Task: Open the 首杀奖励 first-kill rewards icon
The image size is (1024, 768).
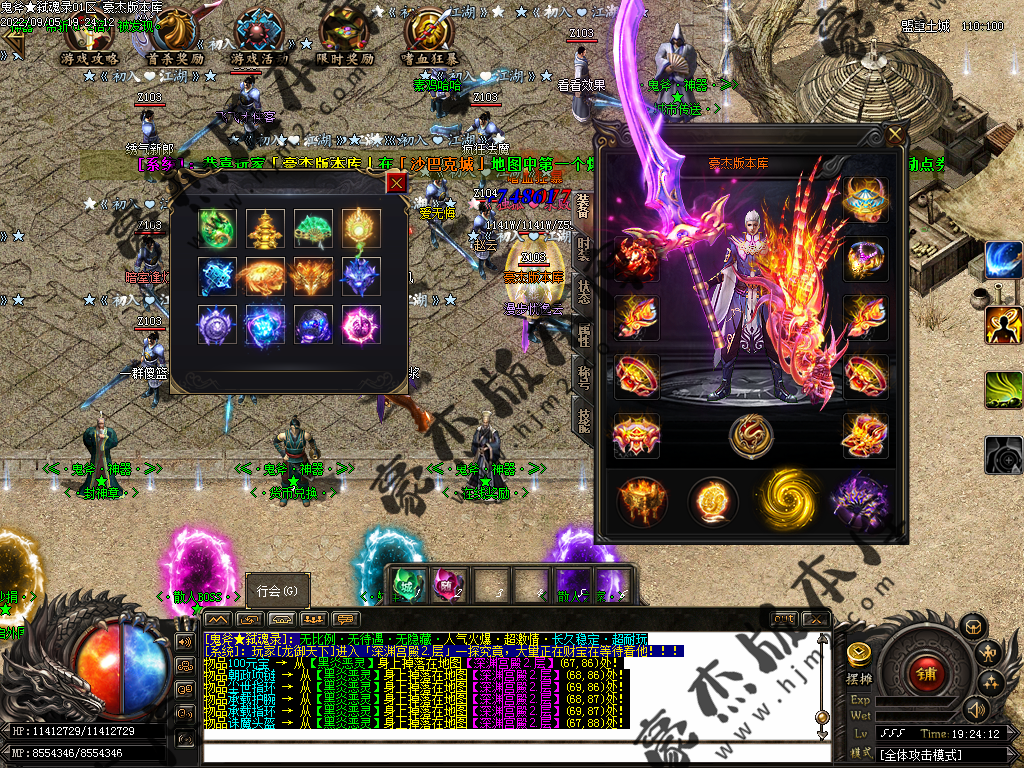Action: tap(175, 36)
